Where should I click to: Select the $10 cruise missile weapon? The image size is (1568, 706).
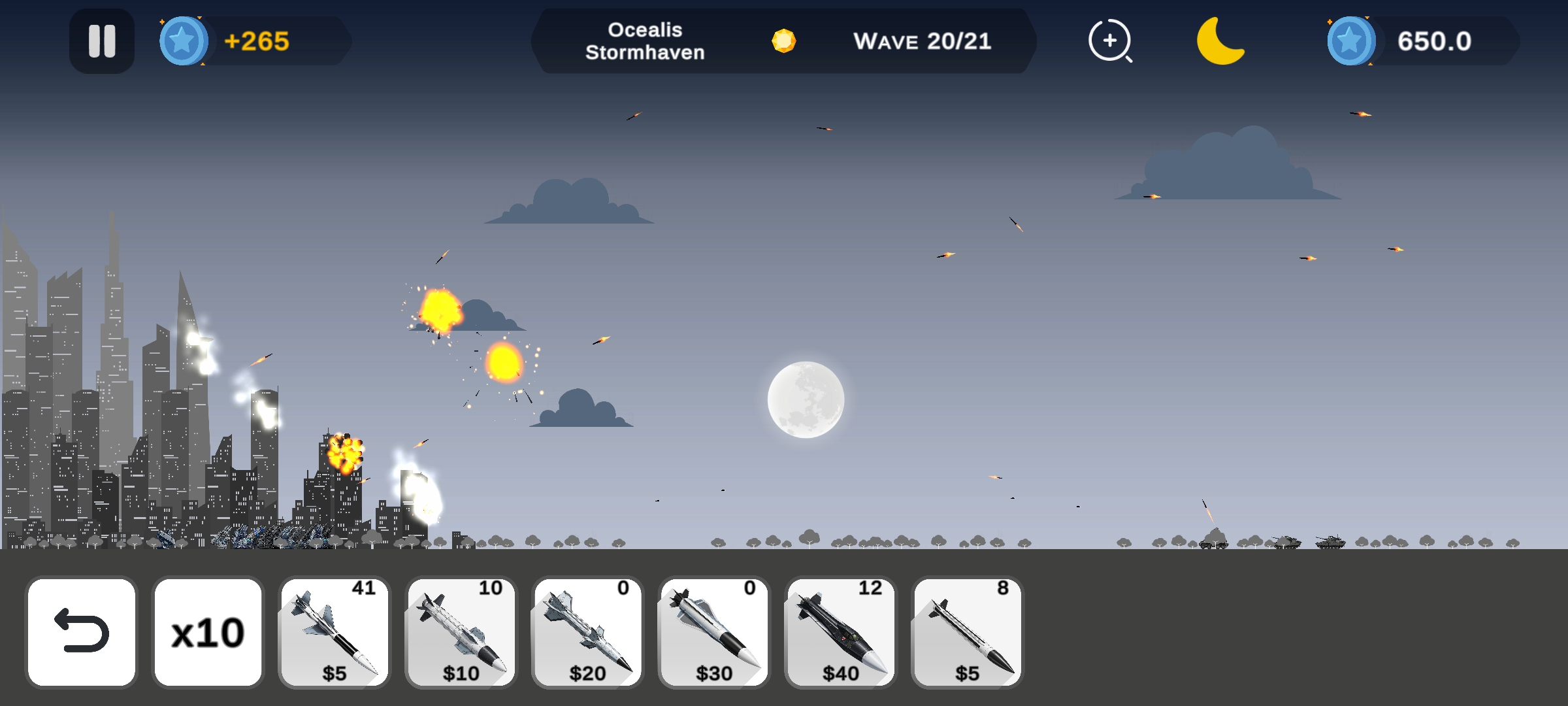461,631
